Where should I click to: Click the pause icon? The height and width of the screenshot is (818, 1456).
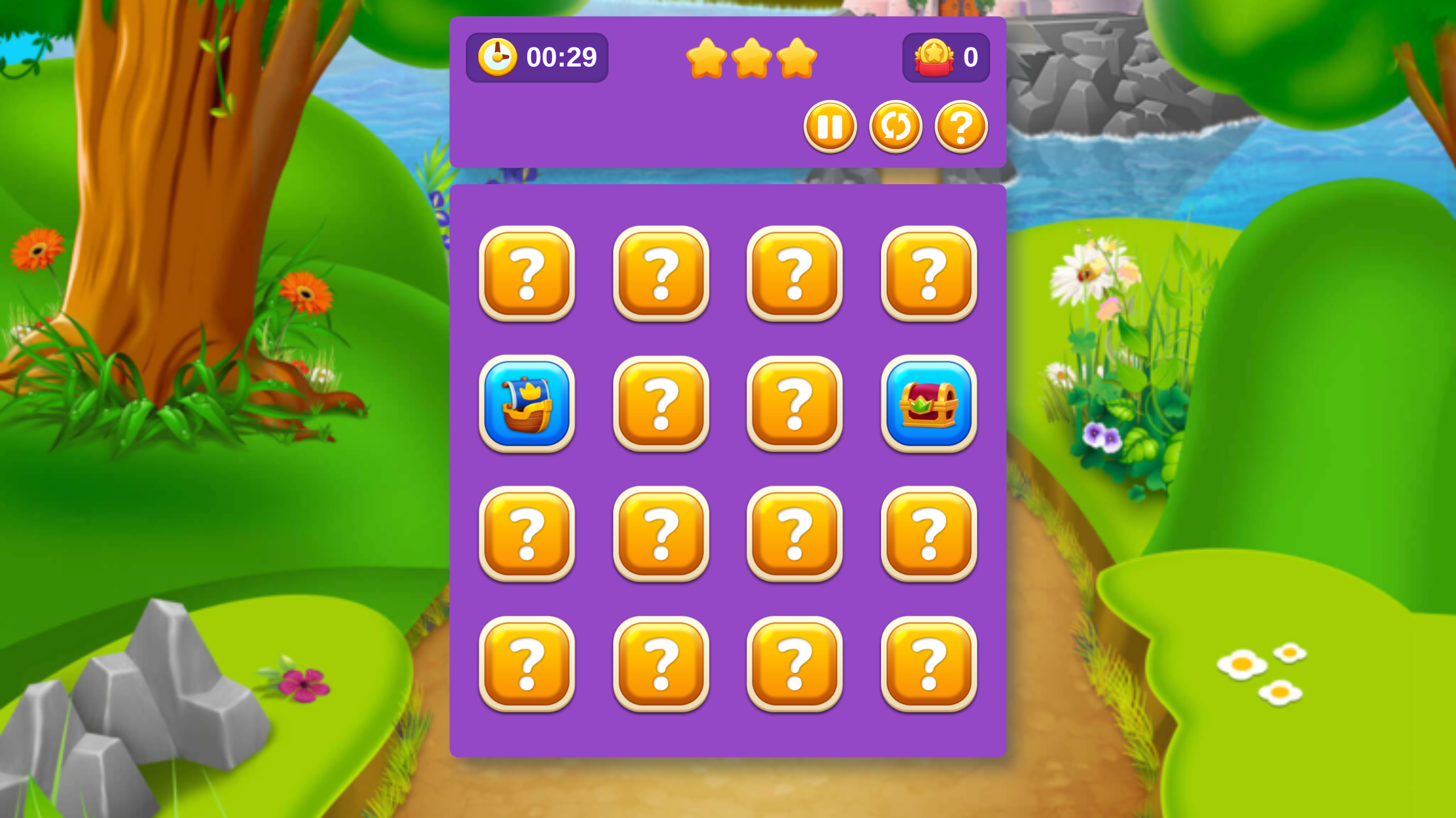click(830, 127)
